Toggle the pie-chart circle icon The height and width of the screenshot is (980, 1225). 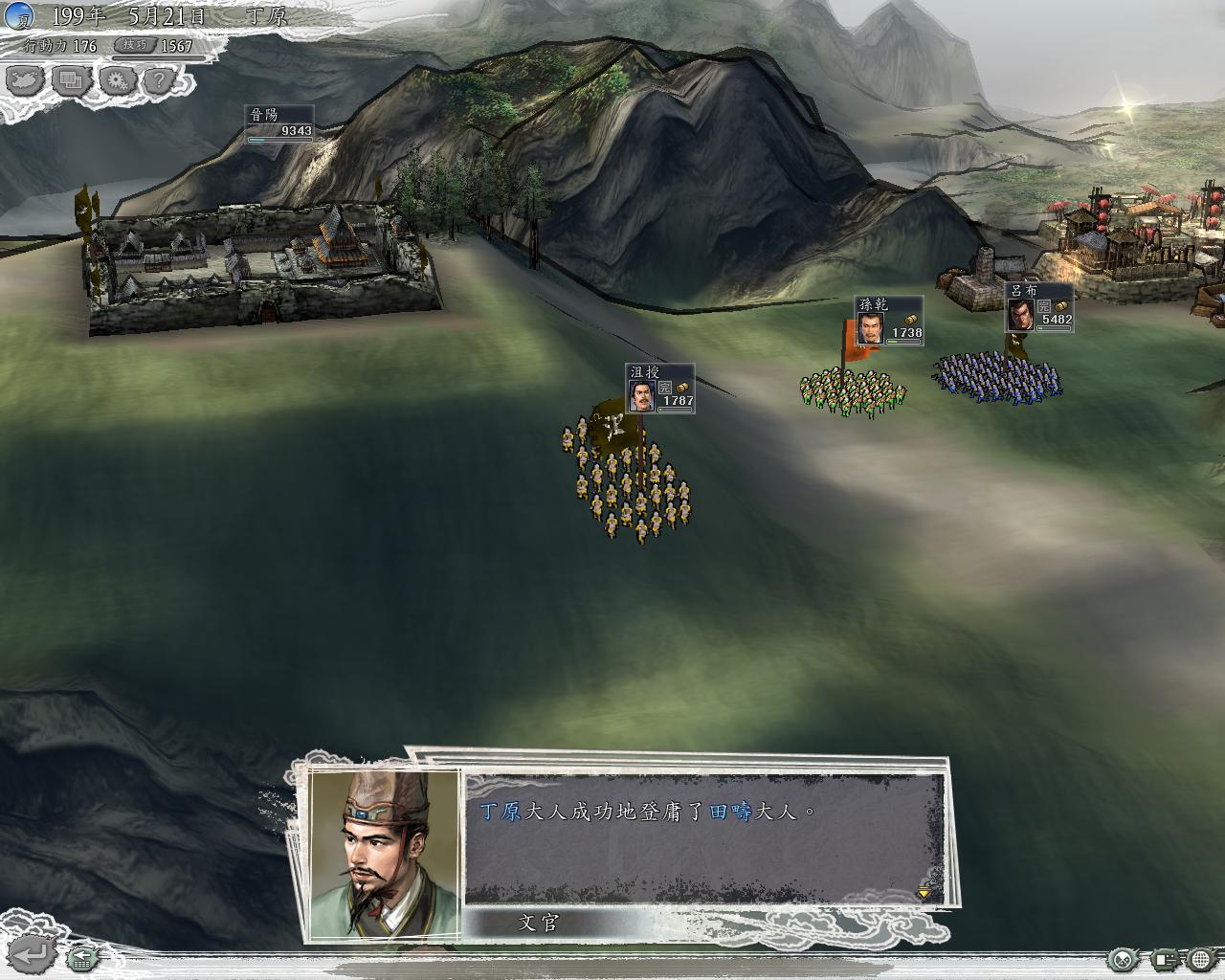click(x=1123, y=958)
